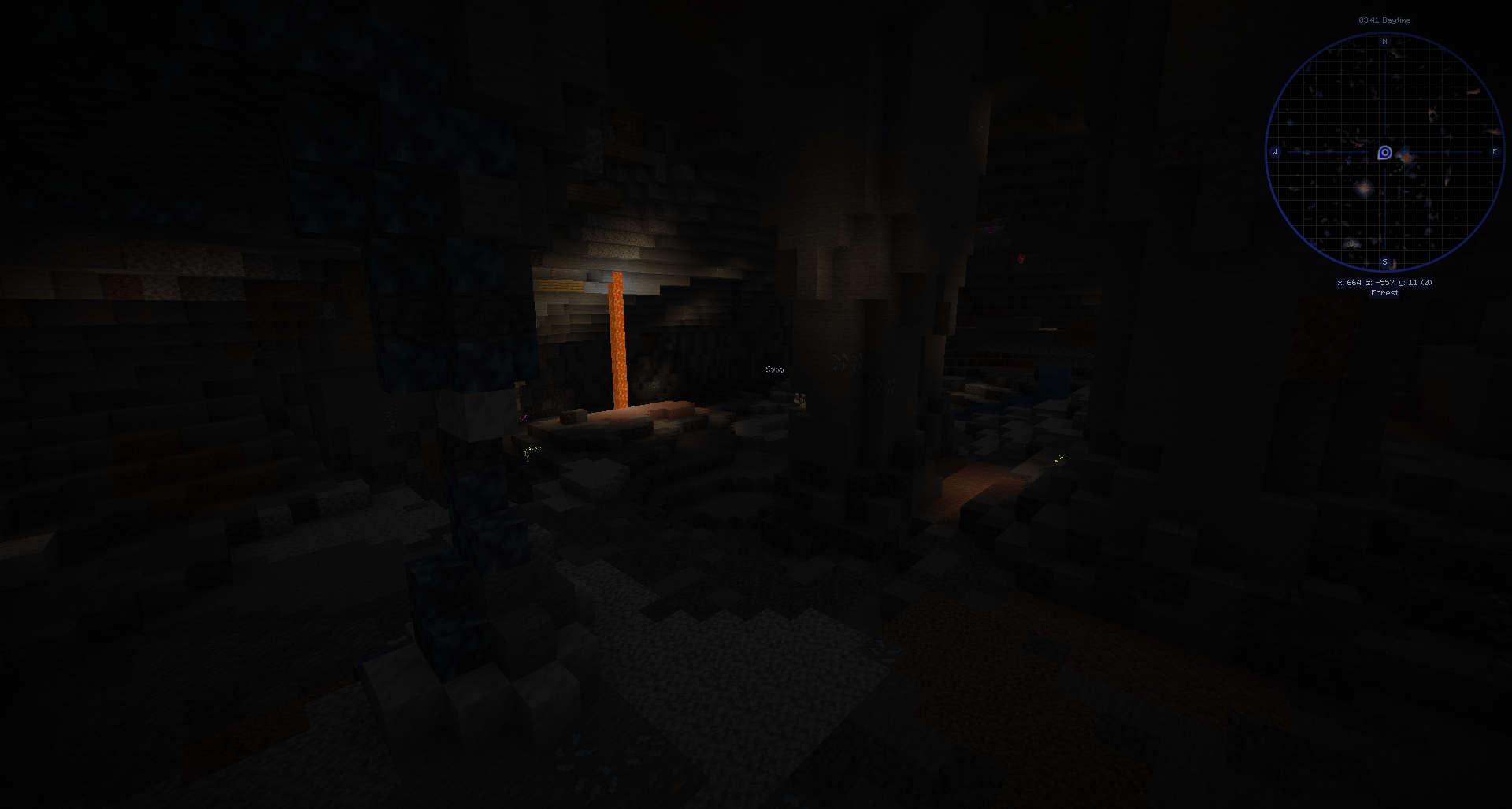Viewport: 1512px width, 809px height.
Task: Click the W cardinal marker on the minimap
Action: point(1275,151)
